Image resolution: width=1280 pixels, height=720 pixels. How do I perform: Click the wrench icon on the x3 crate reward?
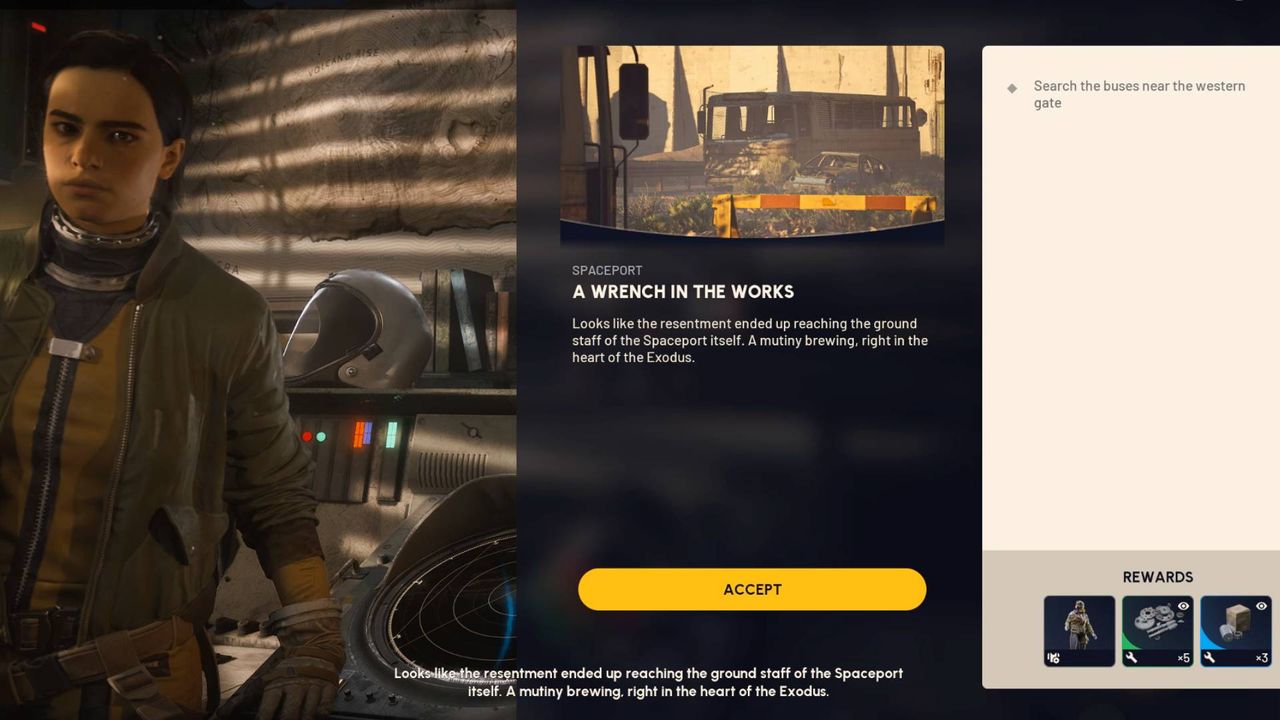point(1209,657)
